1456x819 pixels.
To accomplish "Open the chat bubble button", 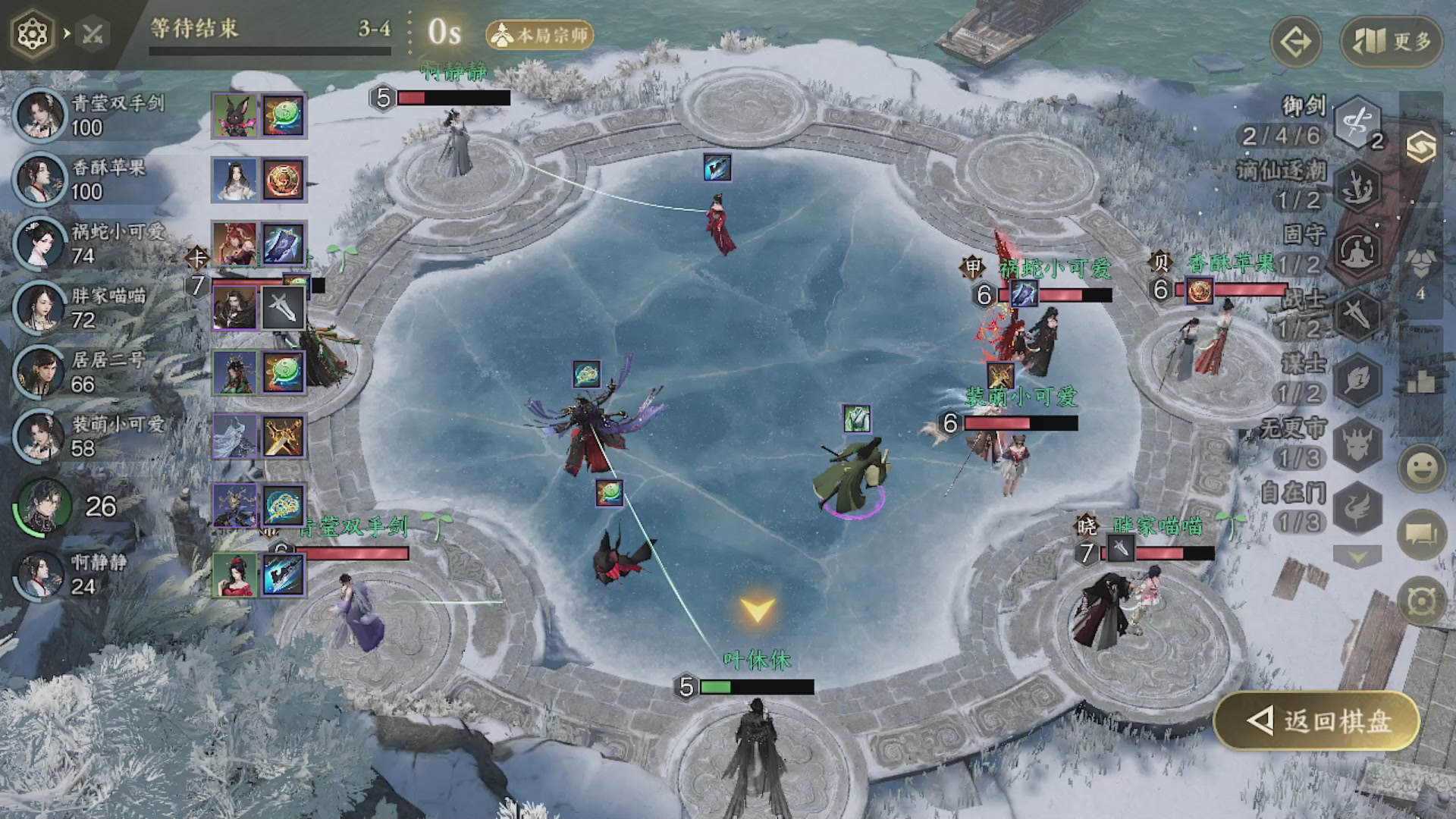I will click(1421, 535).
